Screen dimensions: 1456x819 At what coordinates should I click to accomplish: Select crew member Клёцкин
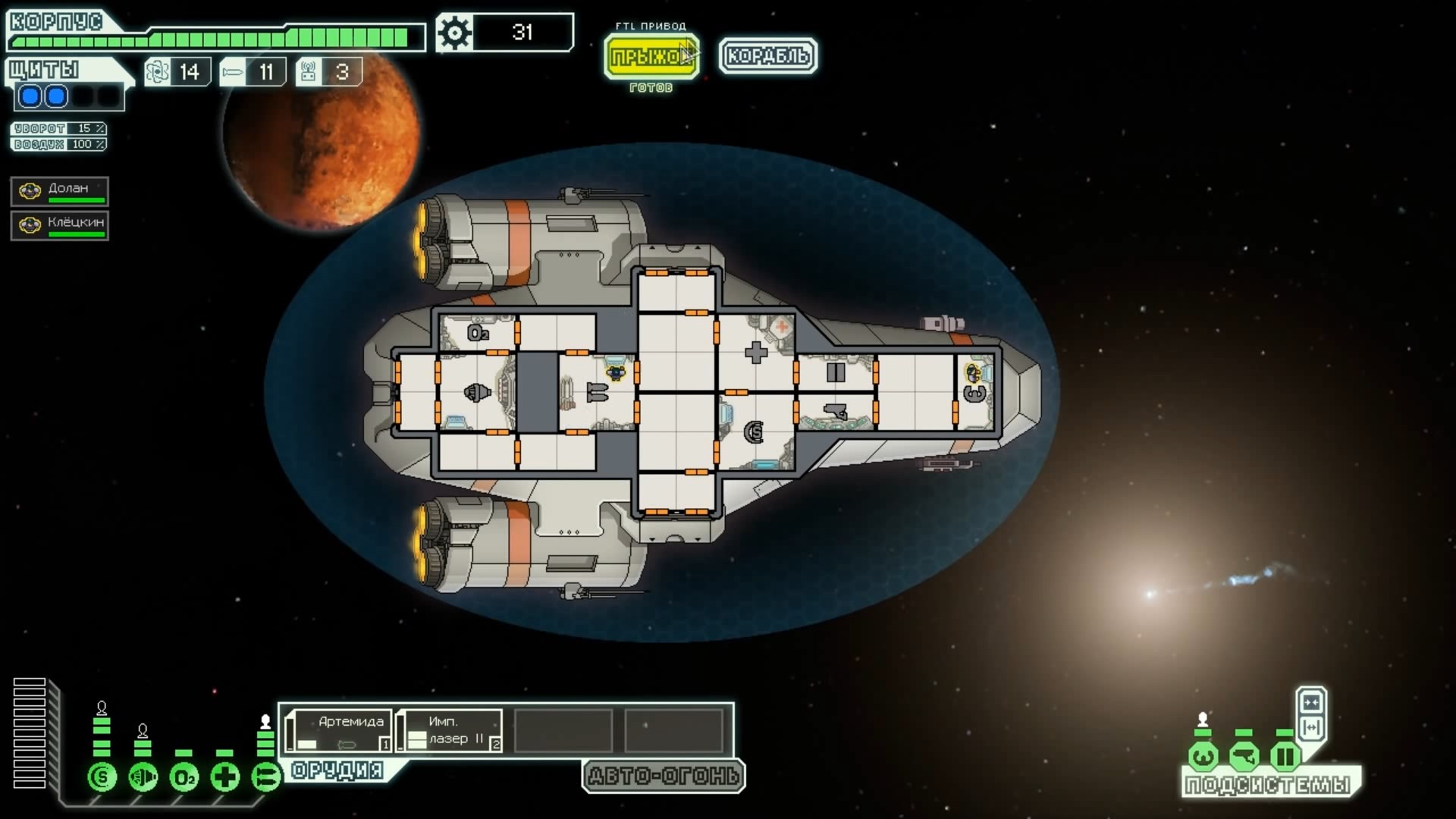(x=60, y=225)
